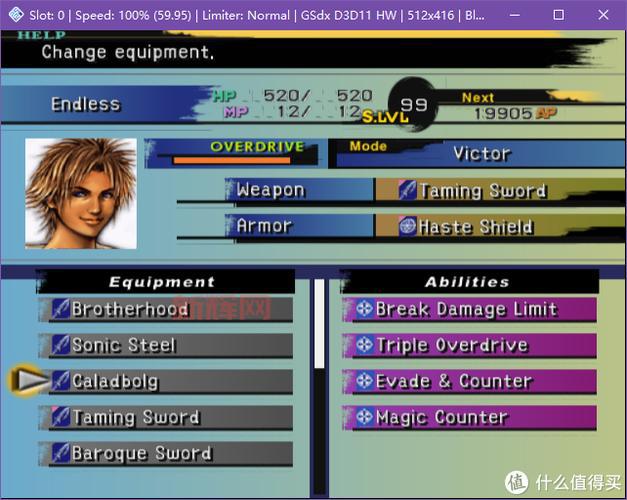Select the Break Damage Limit ability

tap(468, 310)
